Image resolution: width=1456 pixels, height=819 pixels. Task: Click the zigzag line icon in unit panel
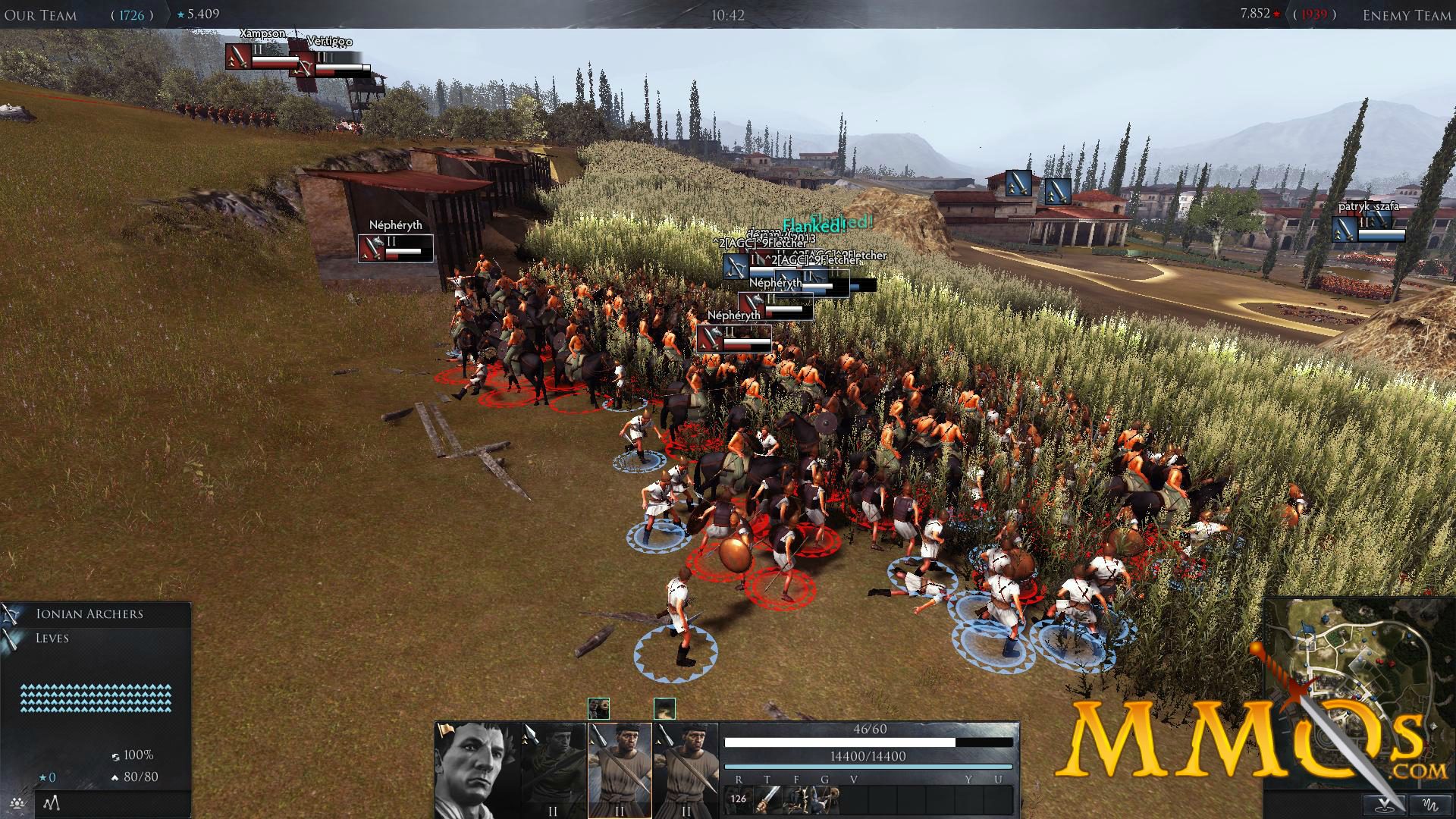[51, 803]
